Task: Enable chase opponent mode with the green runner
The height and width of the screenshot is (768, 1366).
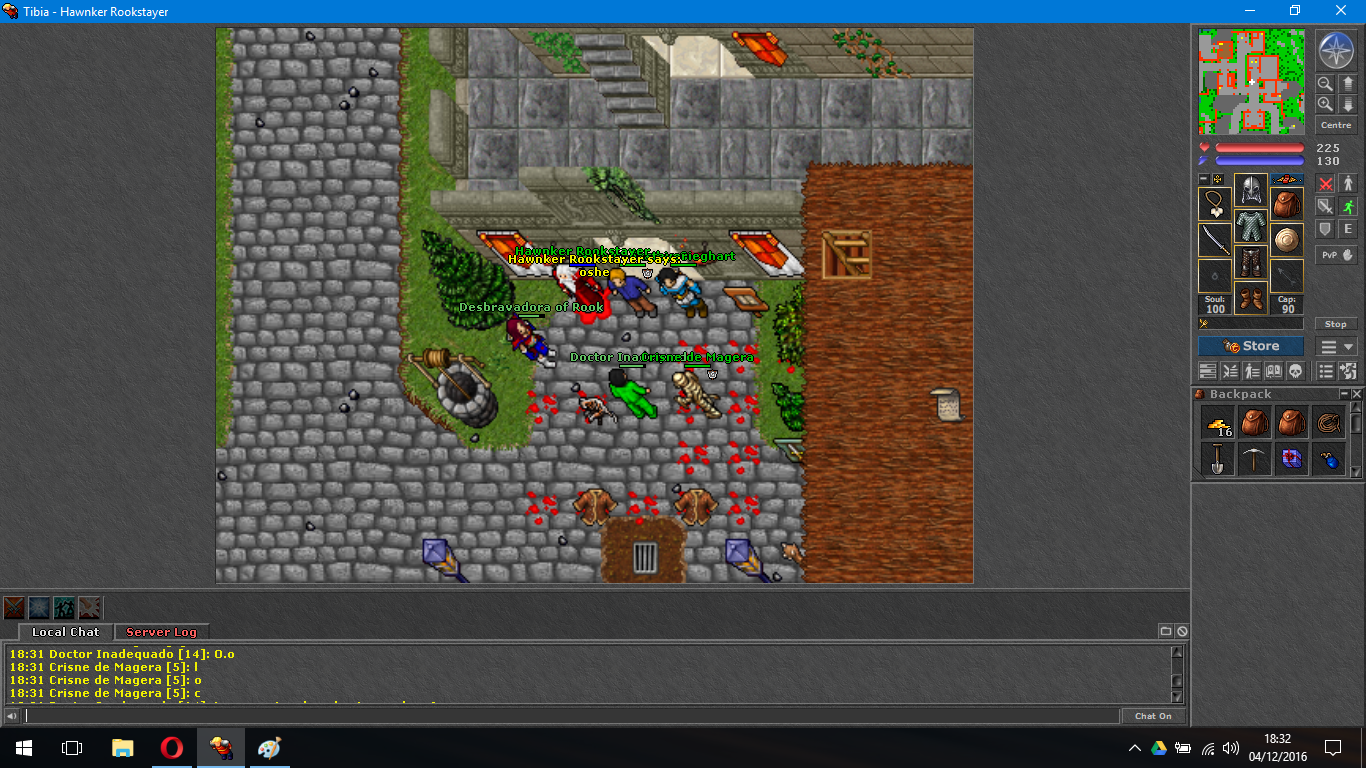Action: (1348, 205)
